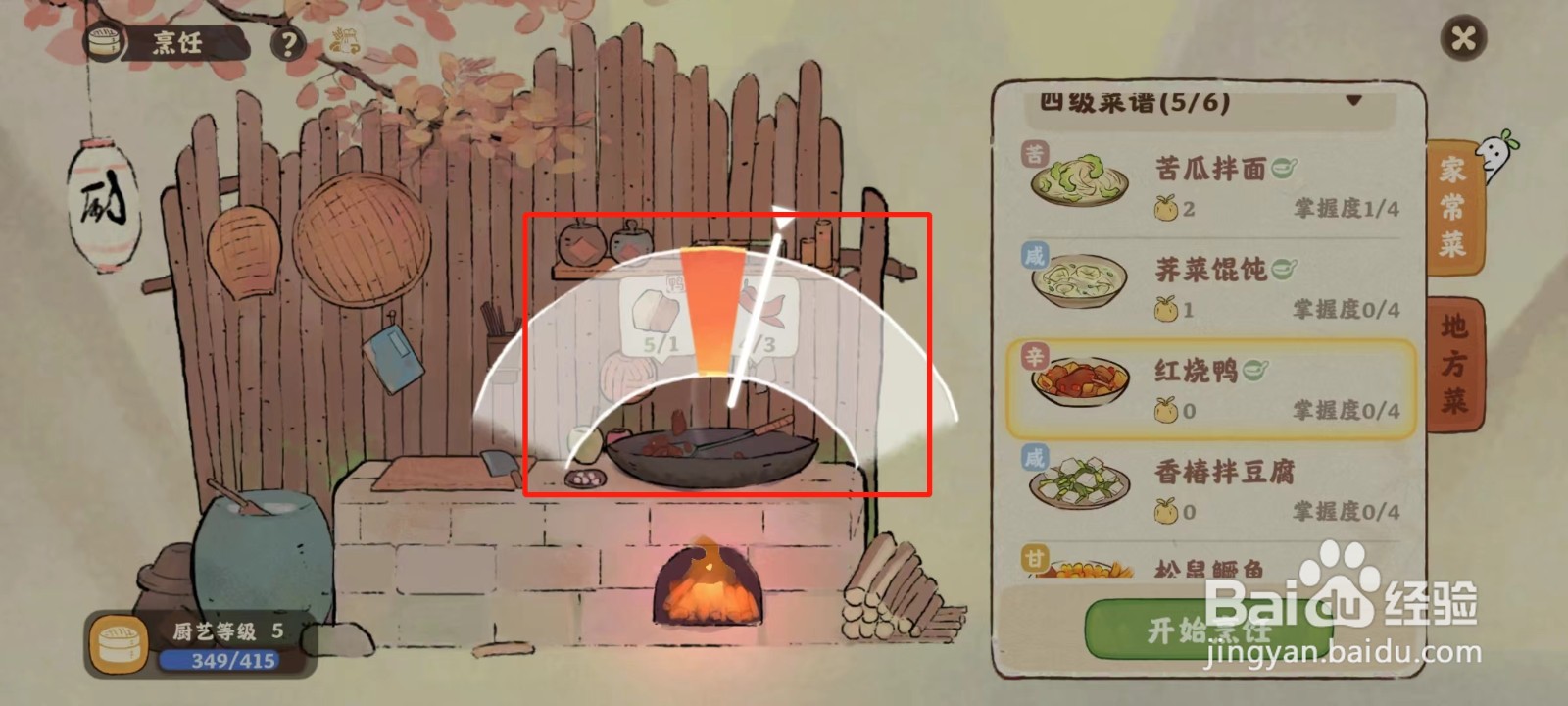Expand the 四级菜谱(5/6) dropdown

click(1357, 99)
